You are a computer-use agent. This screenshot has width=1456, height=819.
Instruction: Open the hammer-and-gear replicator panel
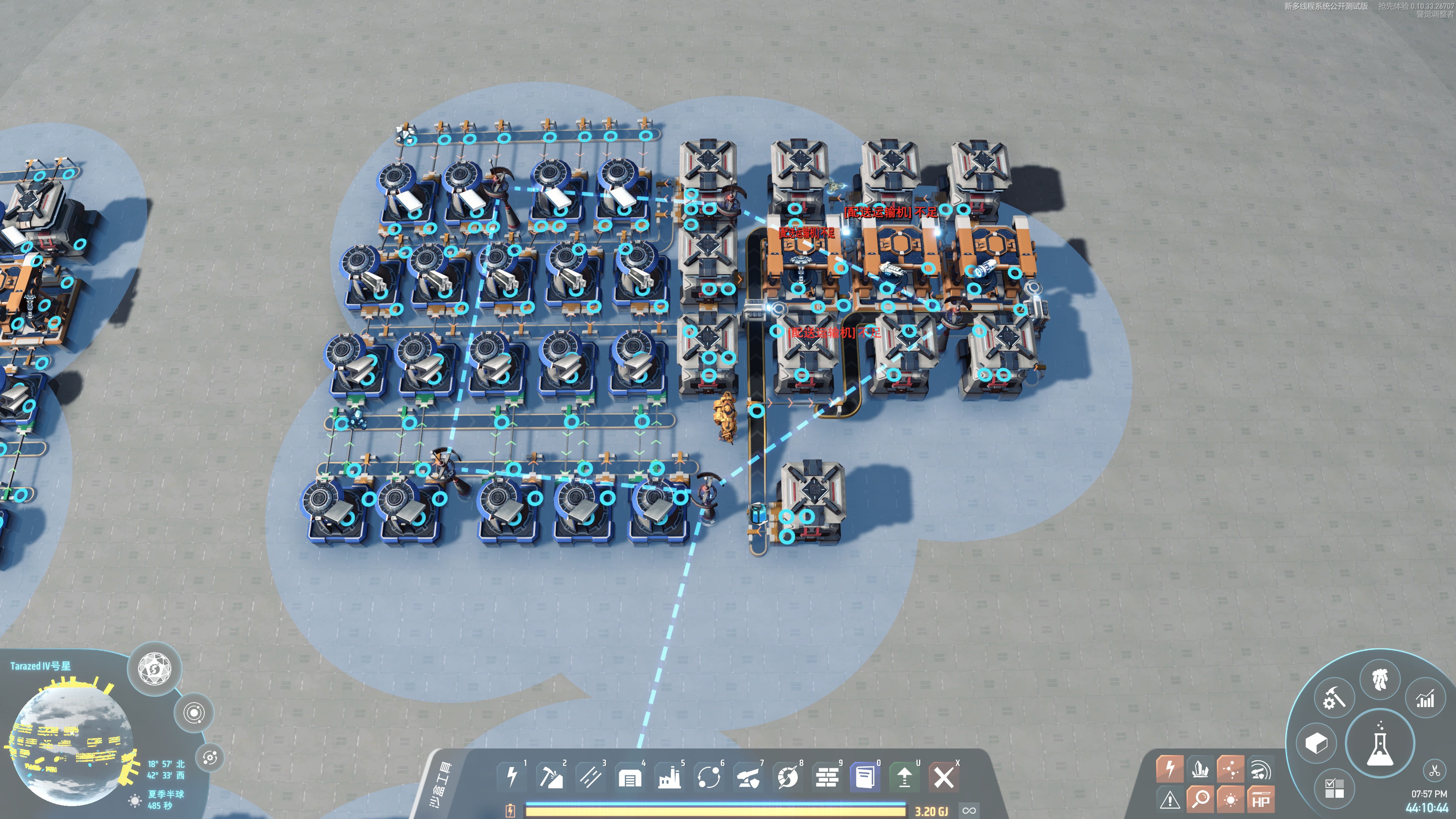(1334, 698)
